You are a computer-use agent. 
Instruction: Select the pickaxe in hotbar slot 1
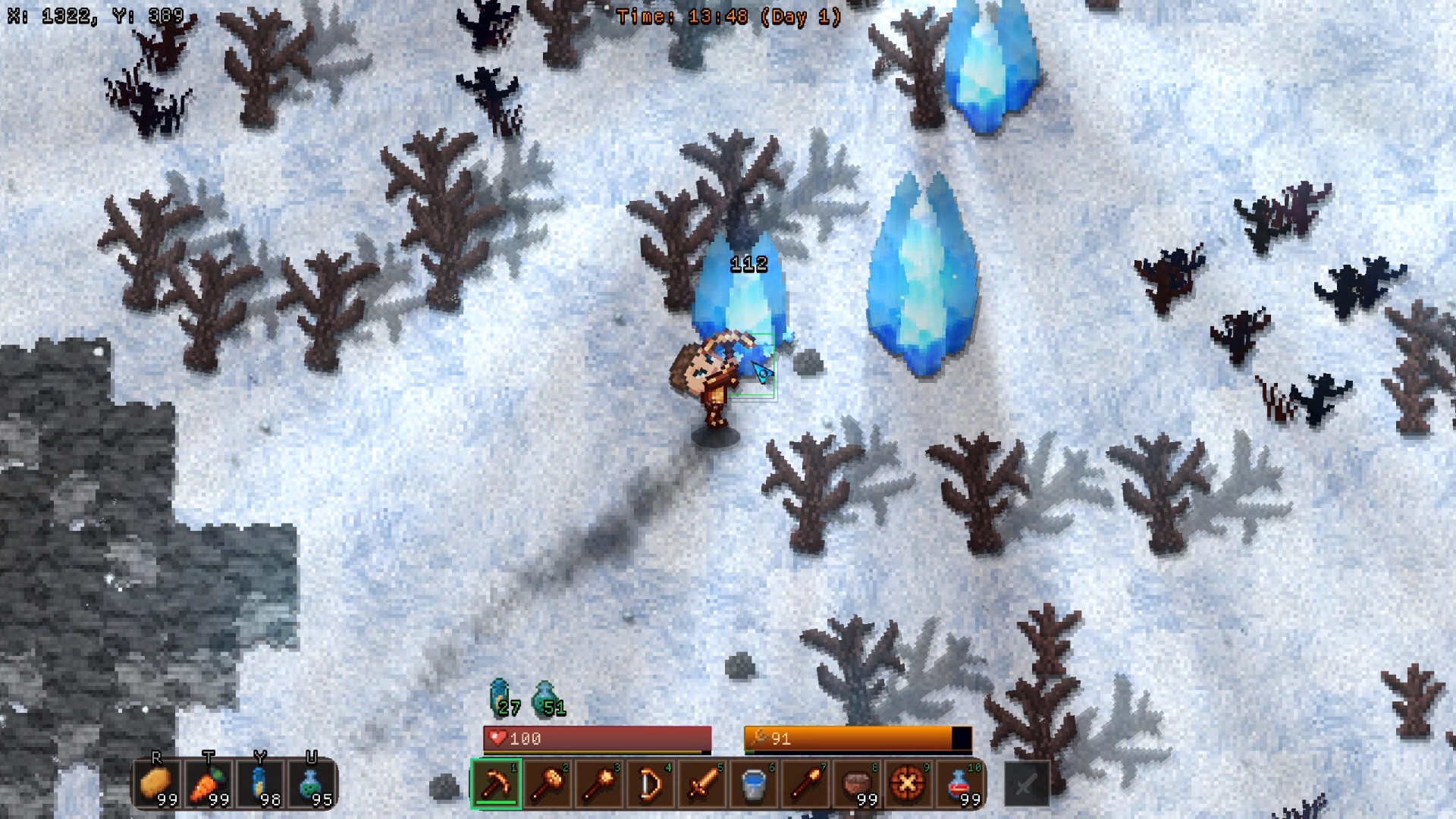coord(497,785)
